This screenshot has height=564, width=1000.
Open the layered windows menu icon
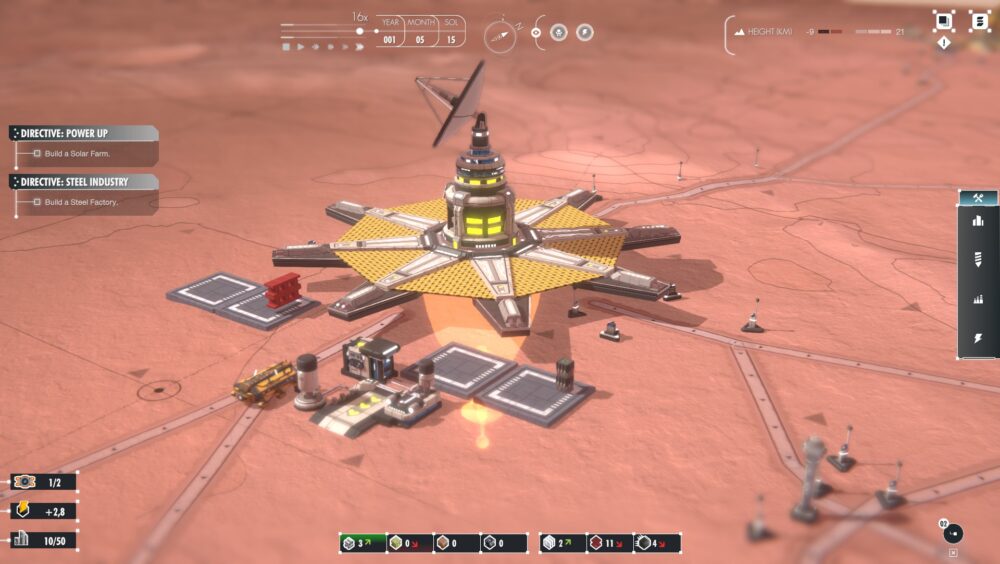pyautogui.click(x=944, y=20)
